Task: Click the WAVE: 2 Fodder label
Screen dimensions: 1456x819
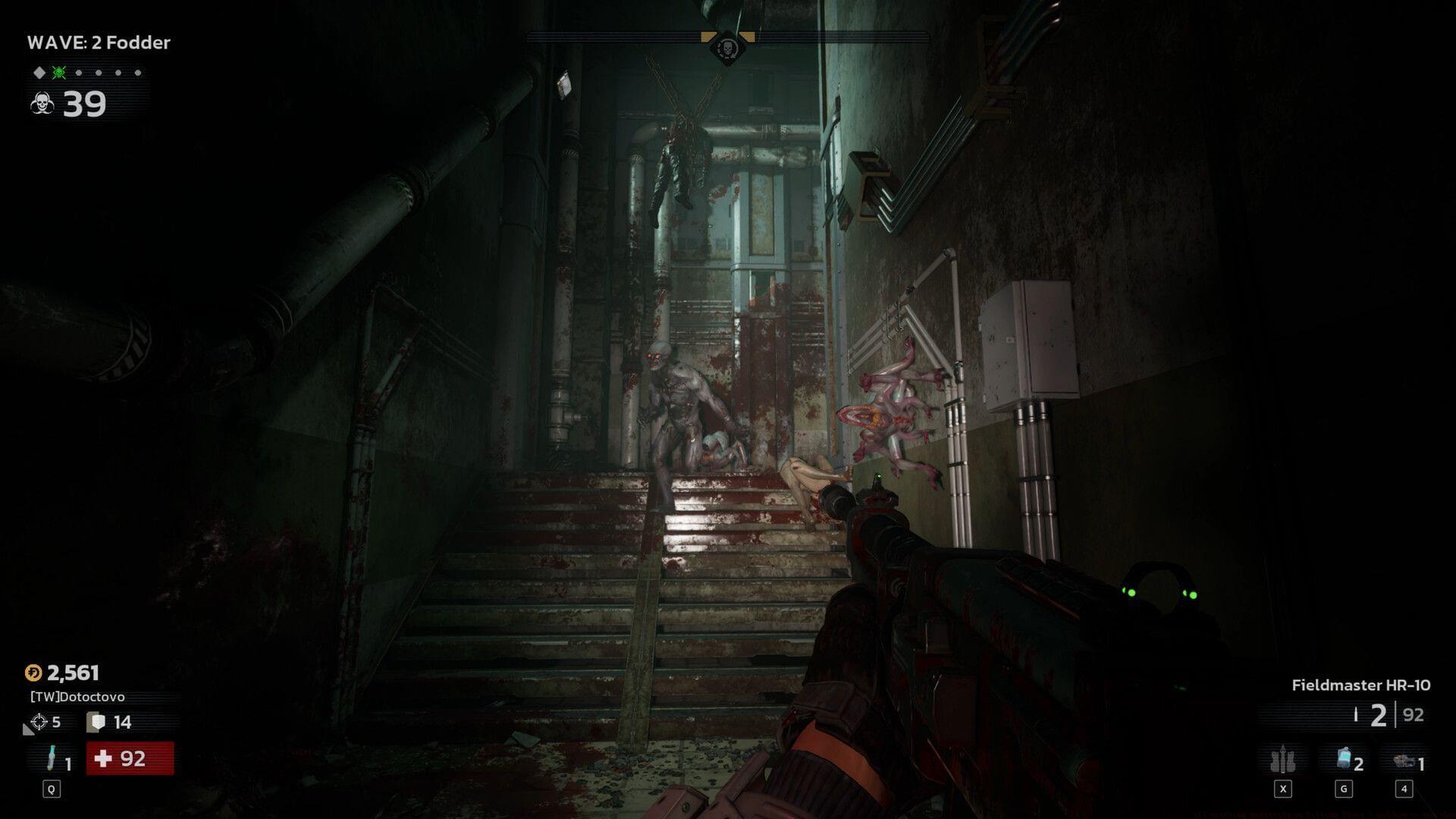Action: (99, 43)
